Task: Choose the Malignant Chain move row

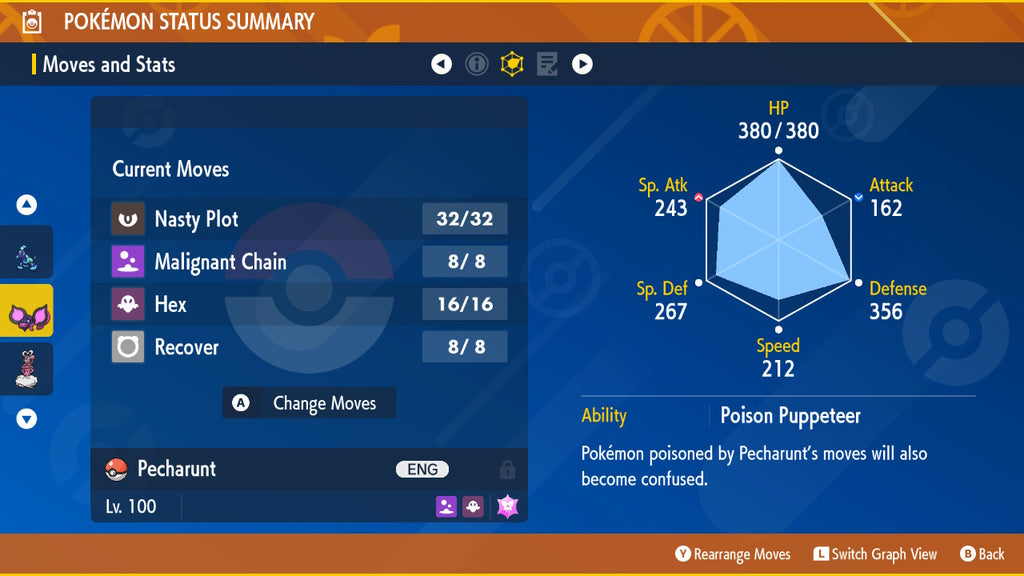Action: click(309, 262)
